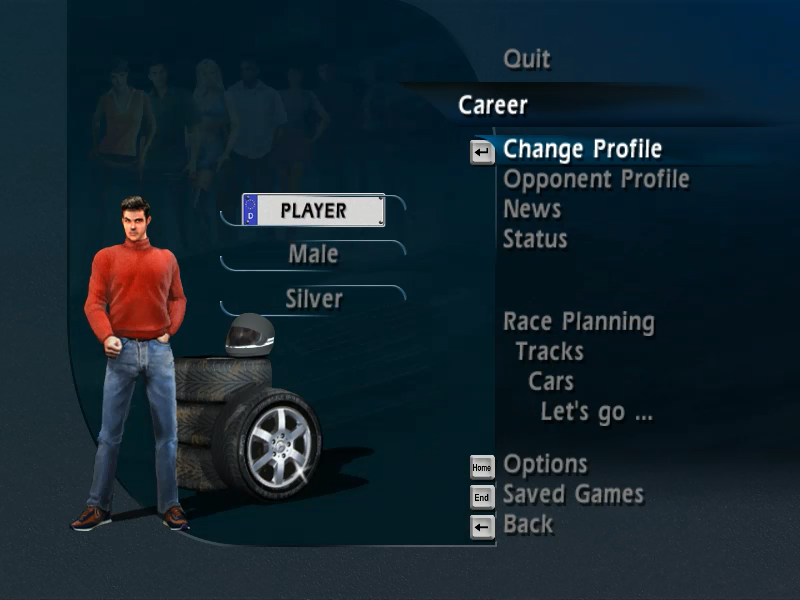Open Race Planning
The width and height of the screenshot is (800, 600).
point(579,322)
